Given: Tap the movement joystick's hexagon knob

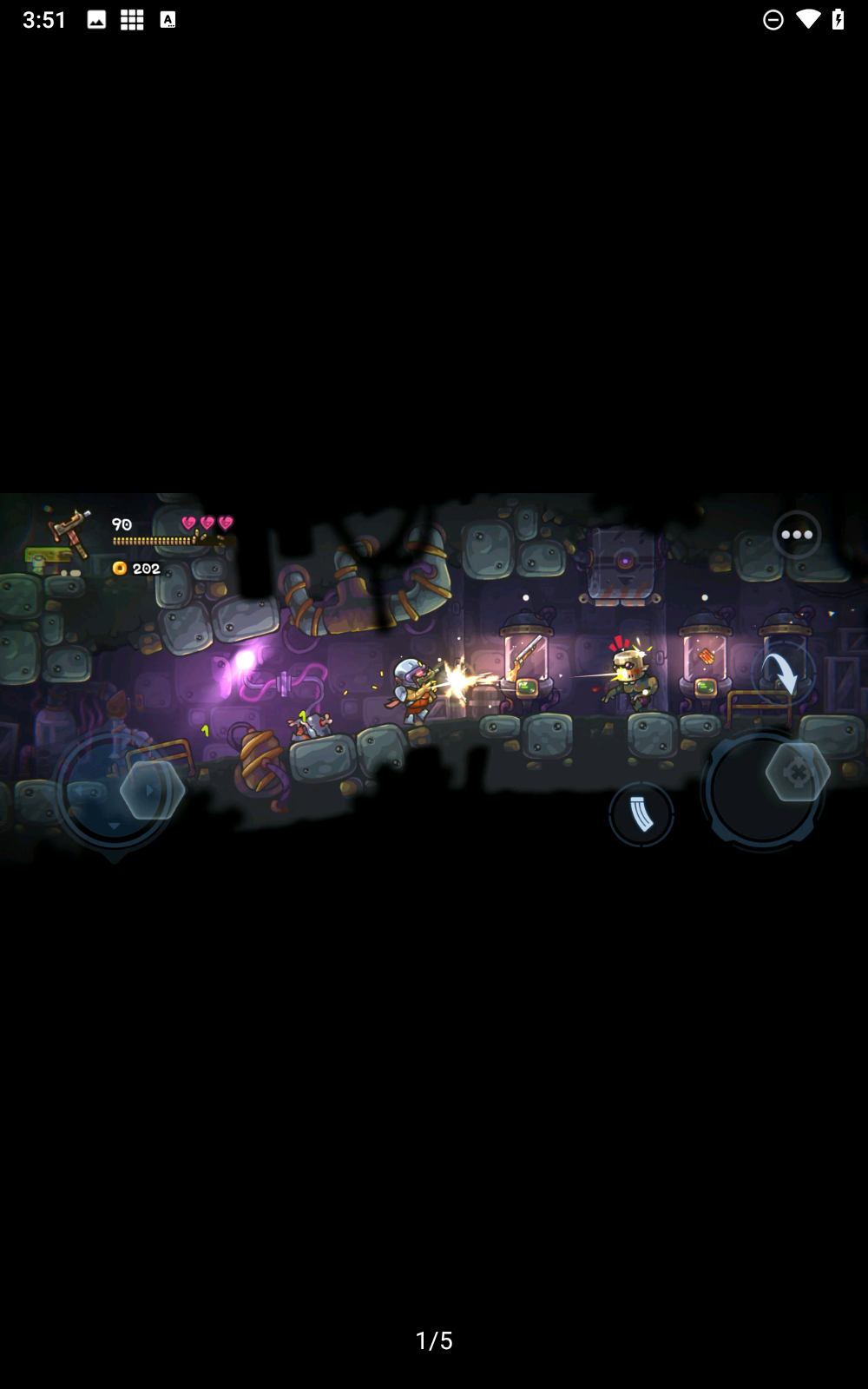Looking at the screenshot, I should (x=152, y=790).
